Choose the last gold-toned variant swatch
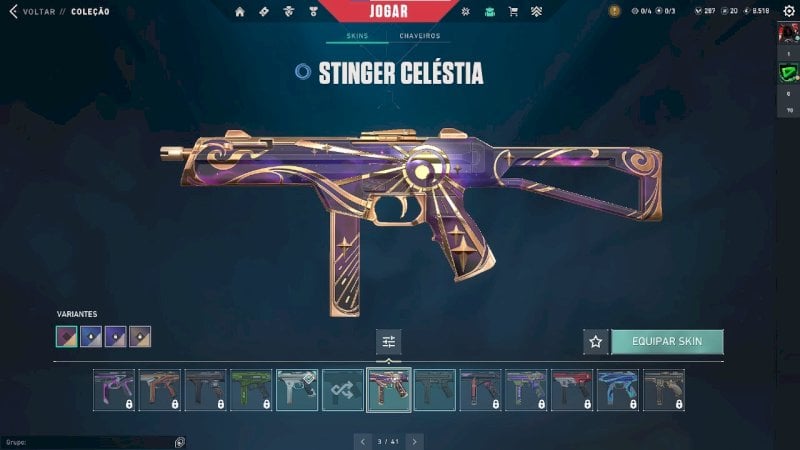The image size is (800, 450). point(140,337)
